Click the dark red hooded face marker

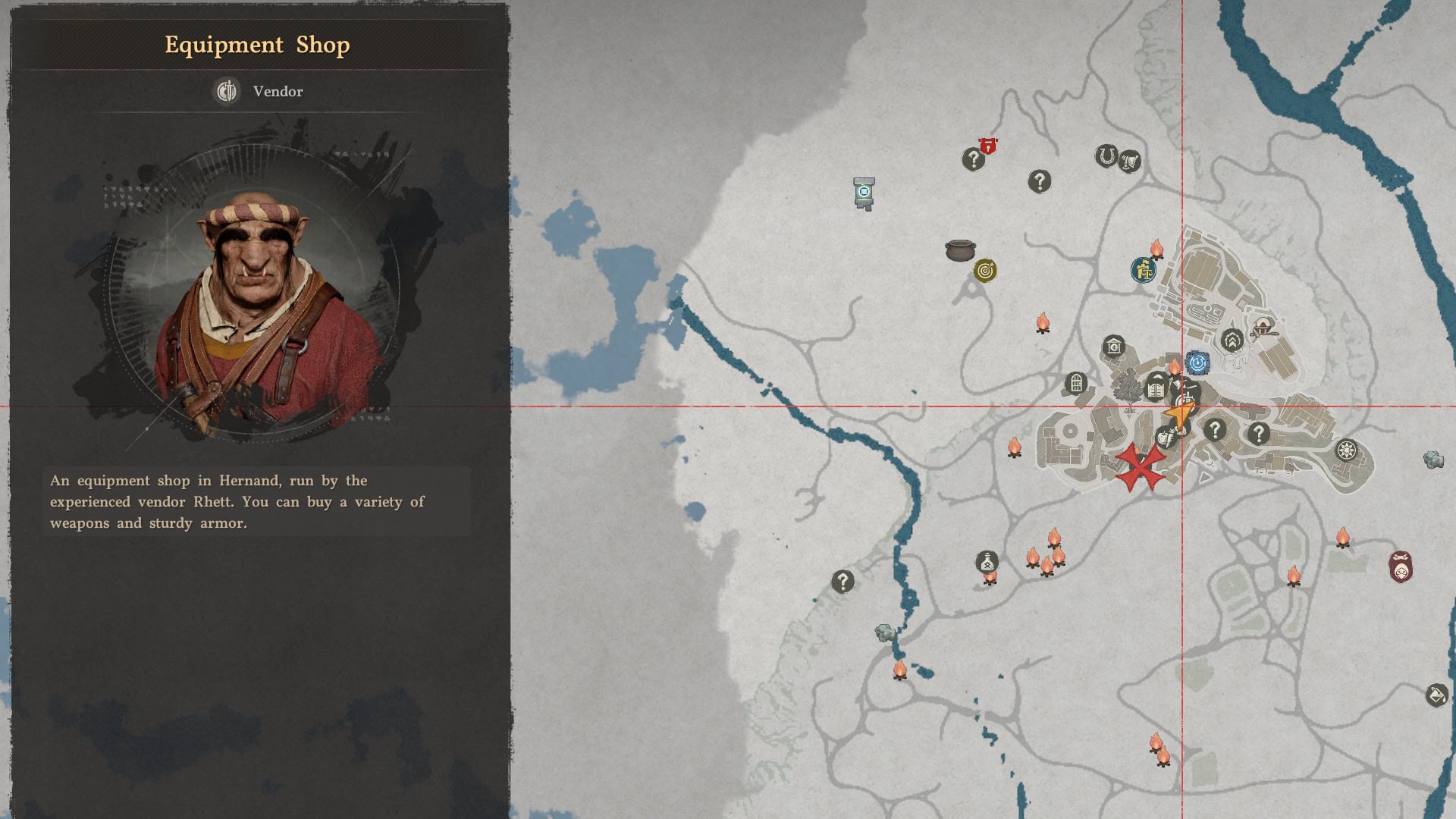click(x=1401, y=568)
